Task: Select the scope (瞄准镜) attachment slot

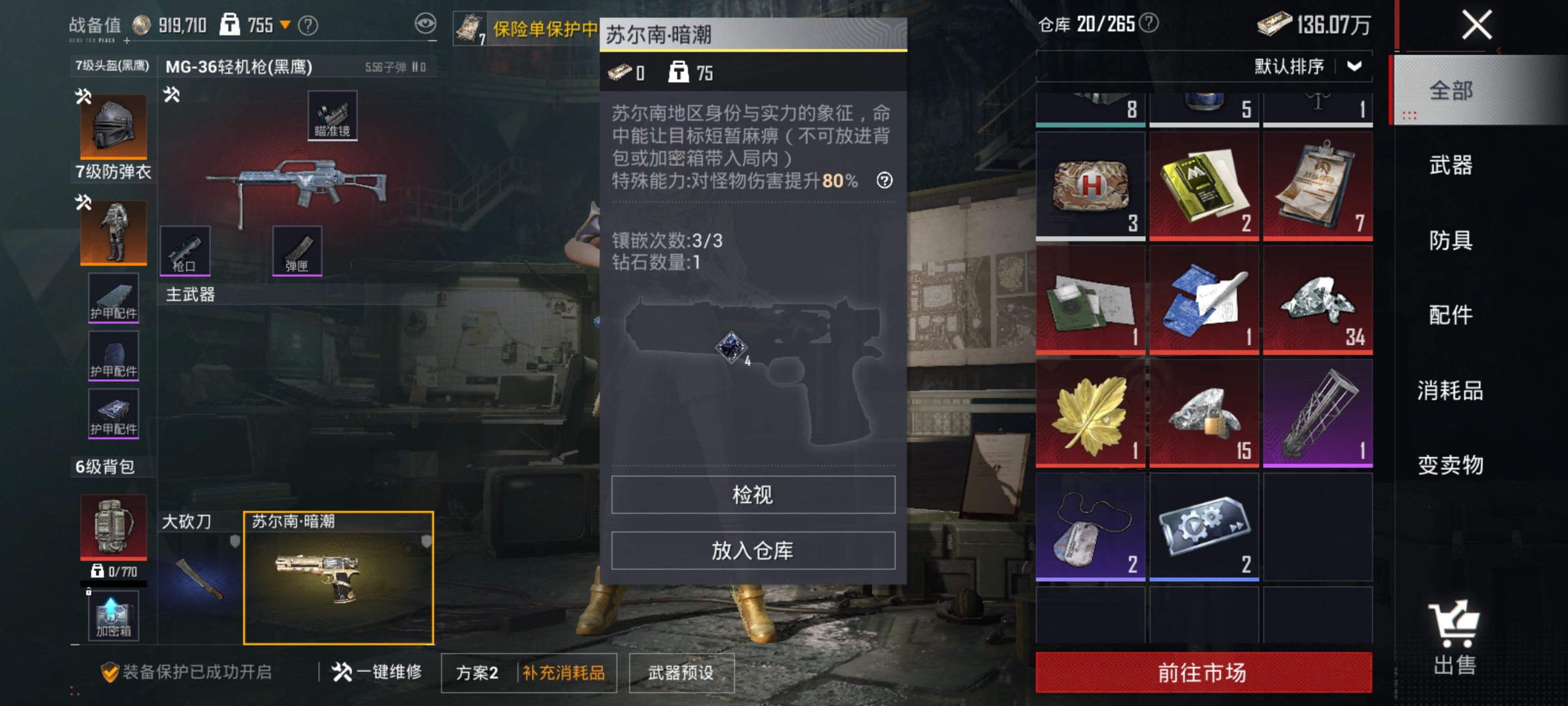Action: (x=331, y=116)
